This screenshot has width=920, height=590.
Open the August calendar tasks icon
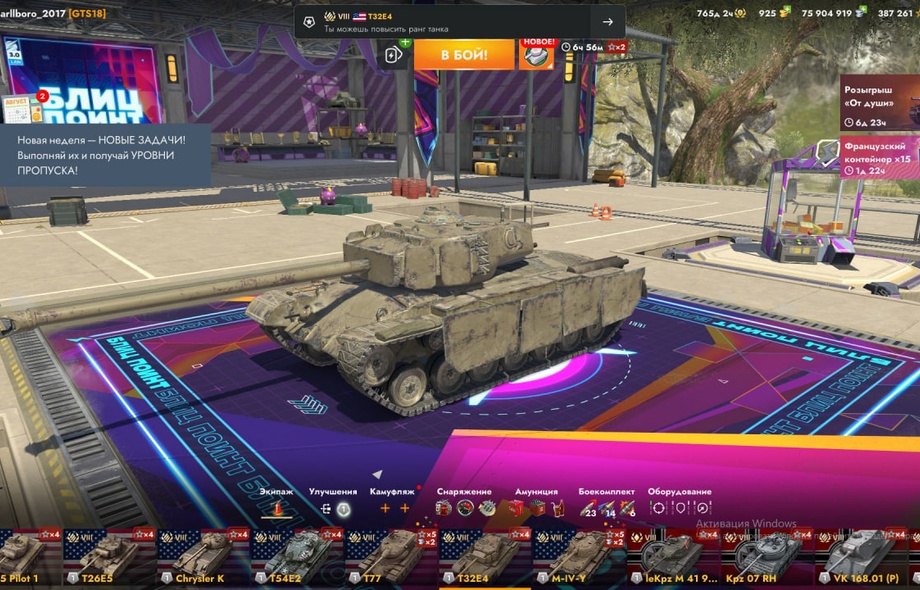tap(17, 108)
